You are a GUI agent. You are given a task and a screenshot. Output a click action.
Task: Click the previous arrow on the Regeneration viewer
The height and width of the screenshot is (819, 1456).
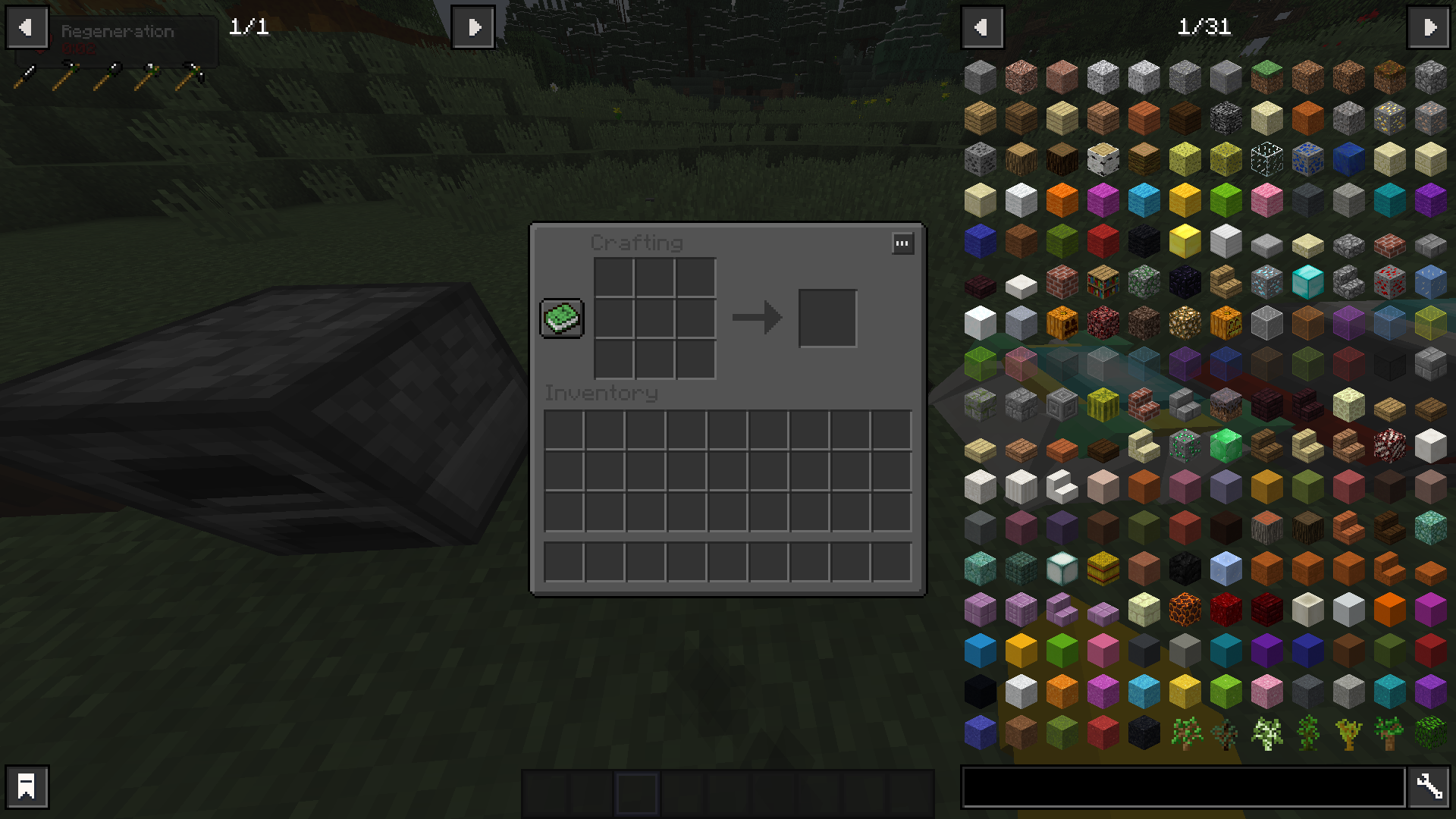(x=27, y=27)
